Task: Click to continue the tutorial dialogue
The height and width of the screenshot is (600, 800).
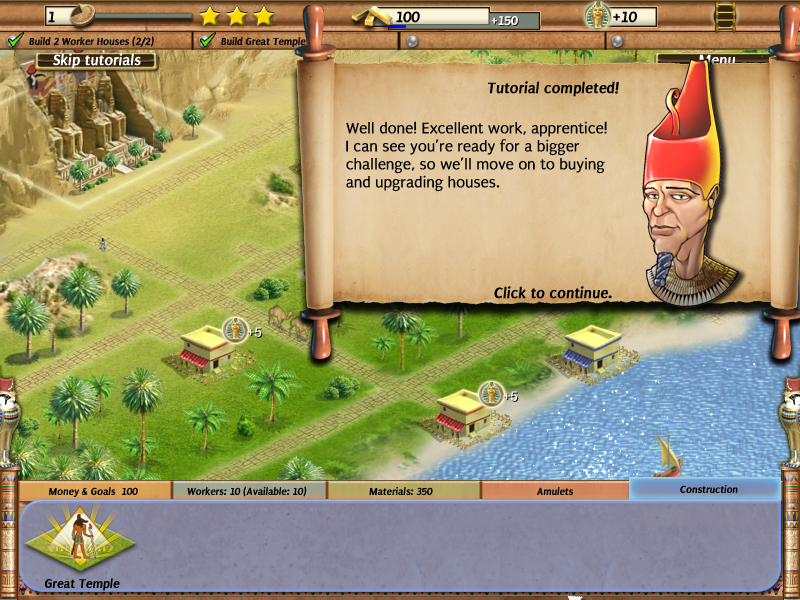Action: (552, 293)
